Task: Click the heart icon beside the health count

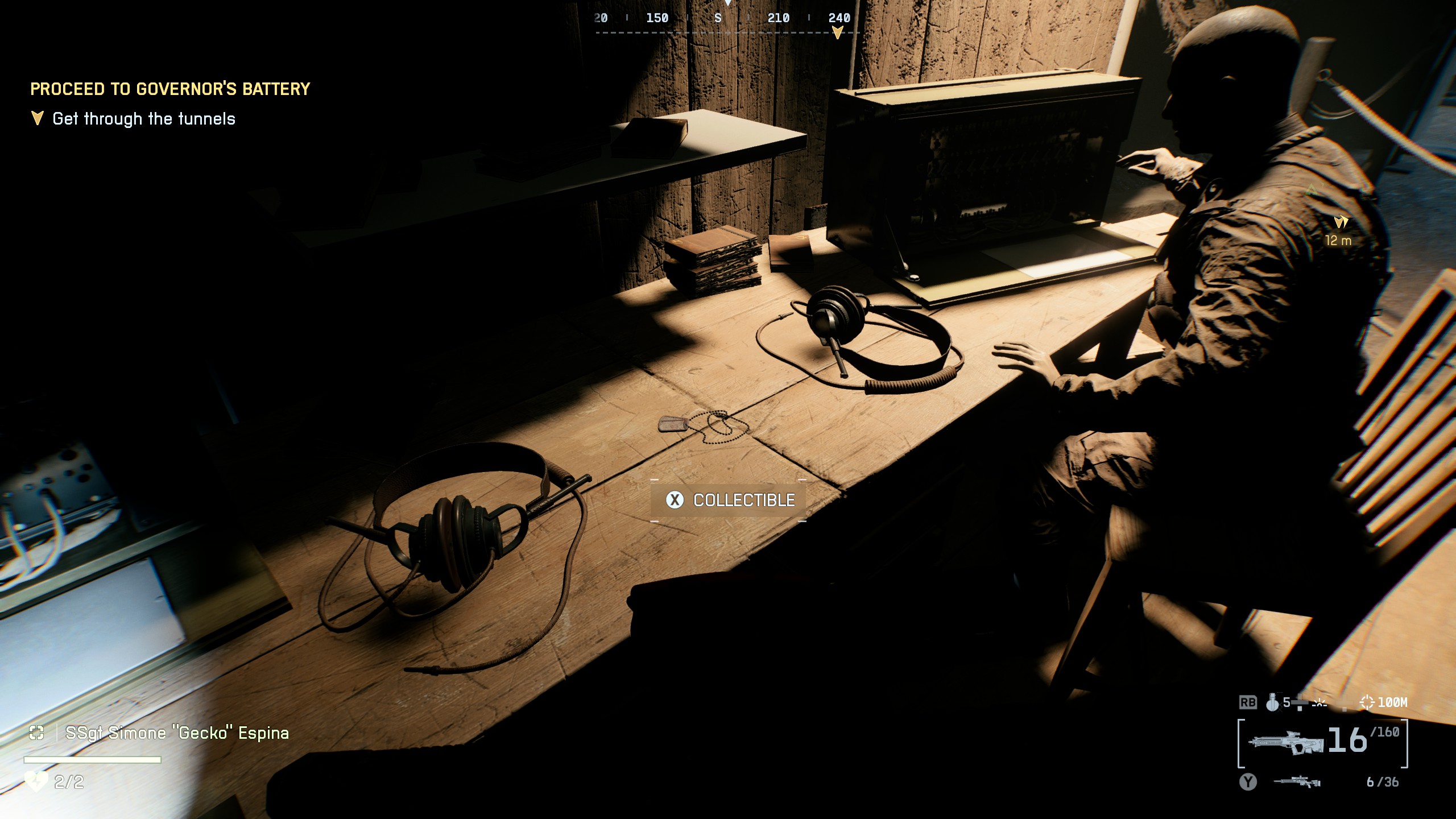Action: pyautogui.click(x=36, y=783)
